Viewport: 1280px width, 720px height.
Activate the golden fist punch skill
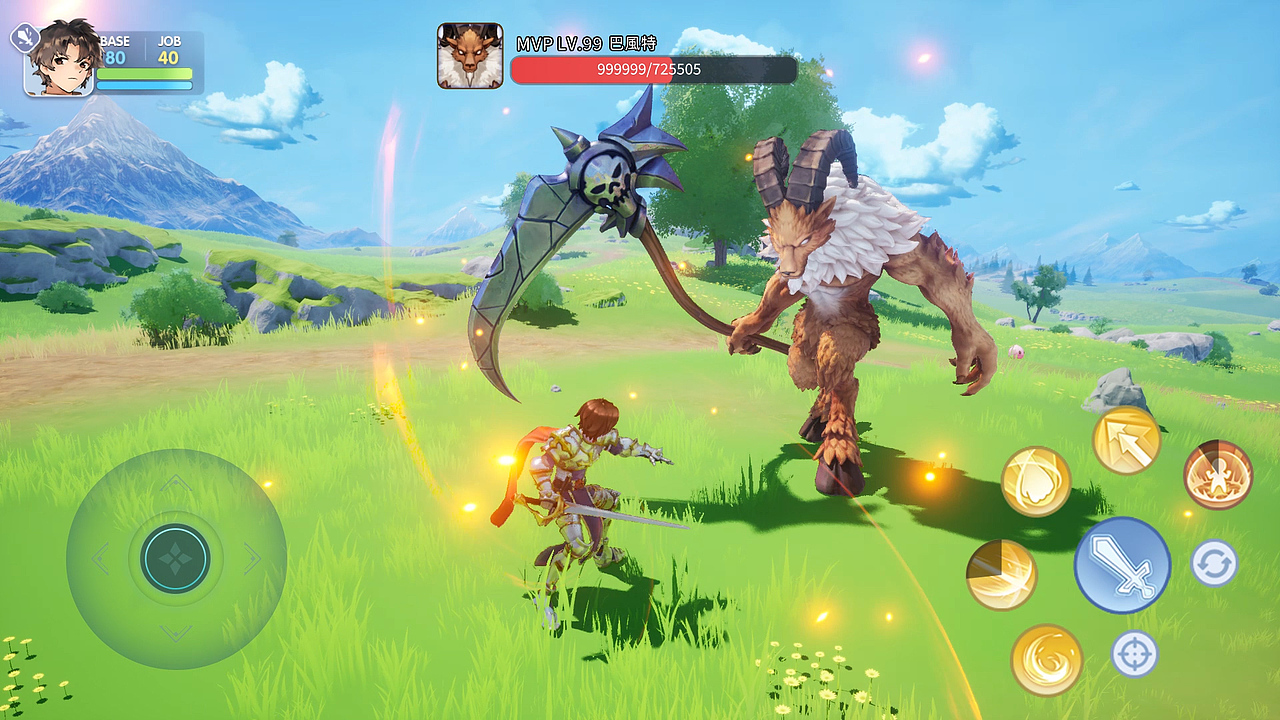(1036, 482)
